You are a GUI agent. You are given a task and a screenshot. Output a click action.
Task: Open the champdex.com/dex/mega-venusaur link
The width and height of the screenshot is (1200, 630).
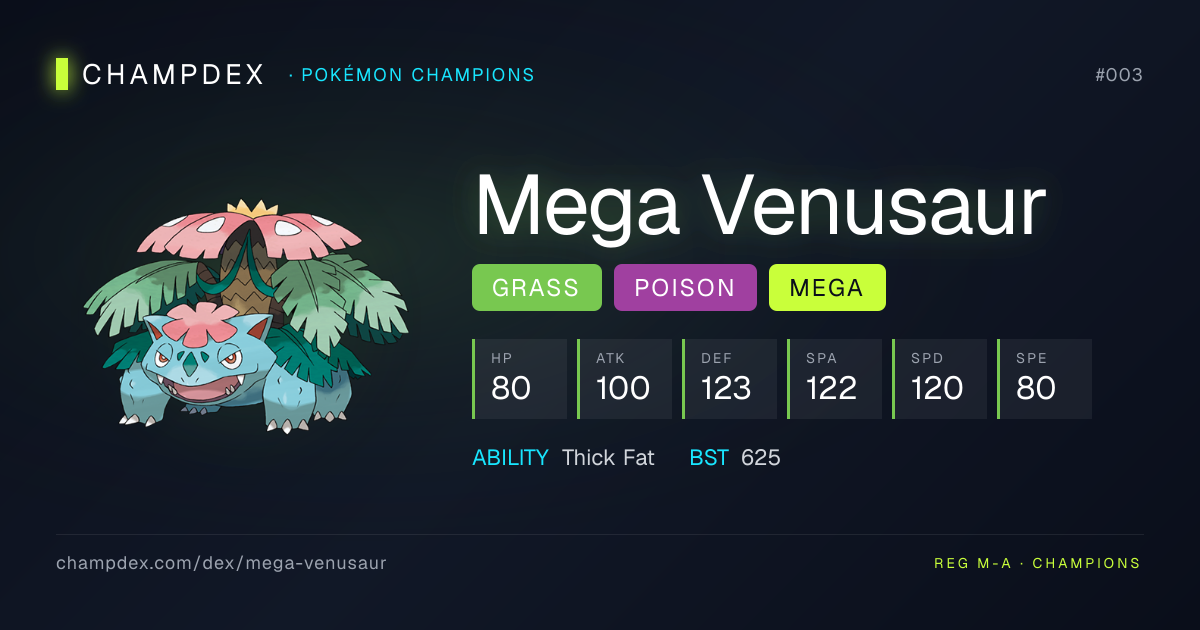221,563
